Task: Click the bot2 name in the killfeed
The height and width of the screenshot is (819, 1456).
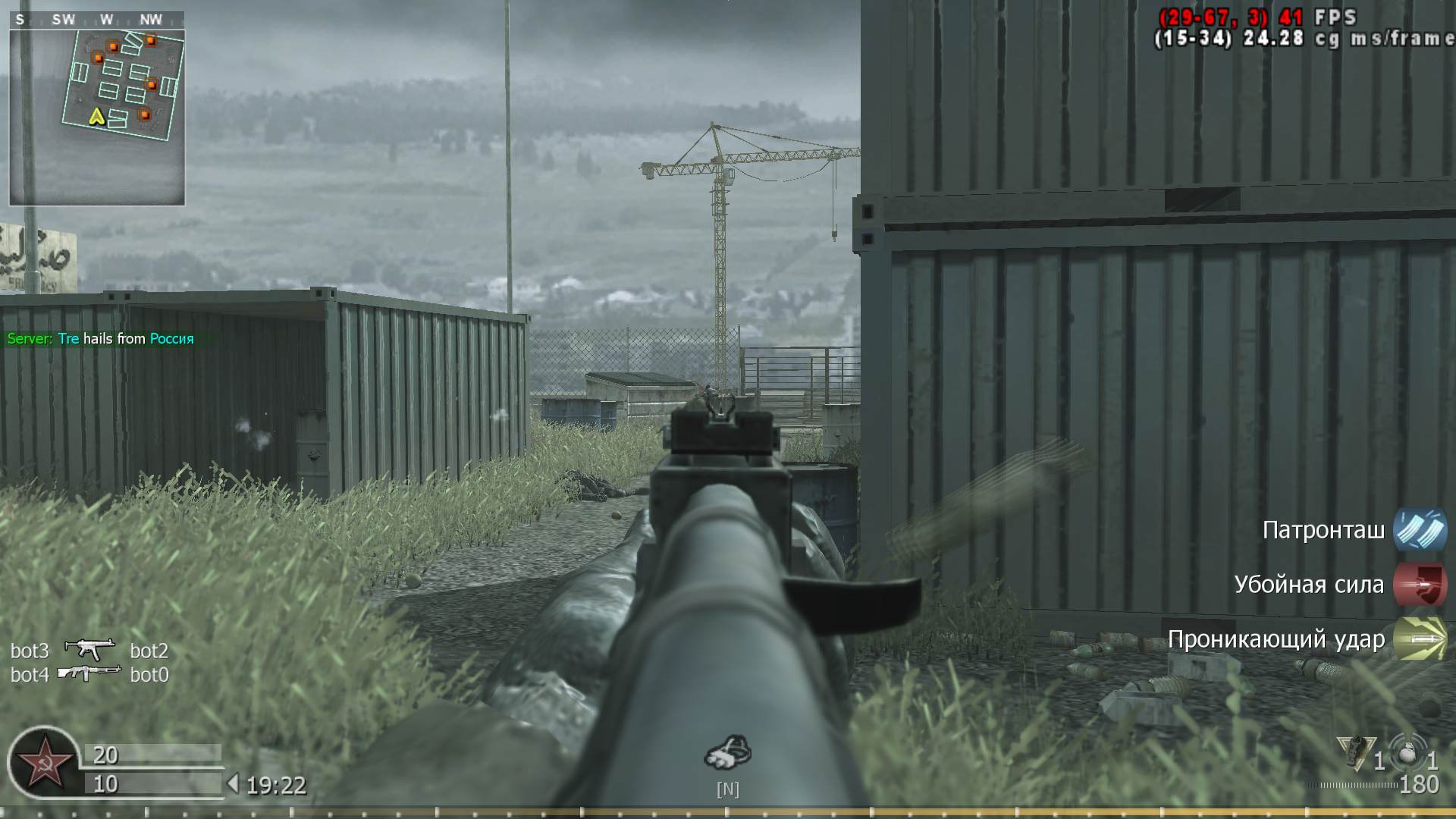Action: [150, 651]
